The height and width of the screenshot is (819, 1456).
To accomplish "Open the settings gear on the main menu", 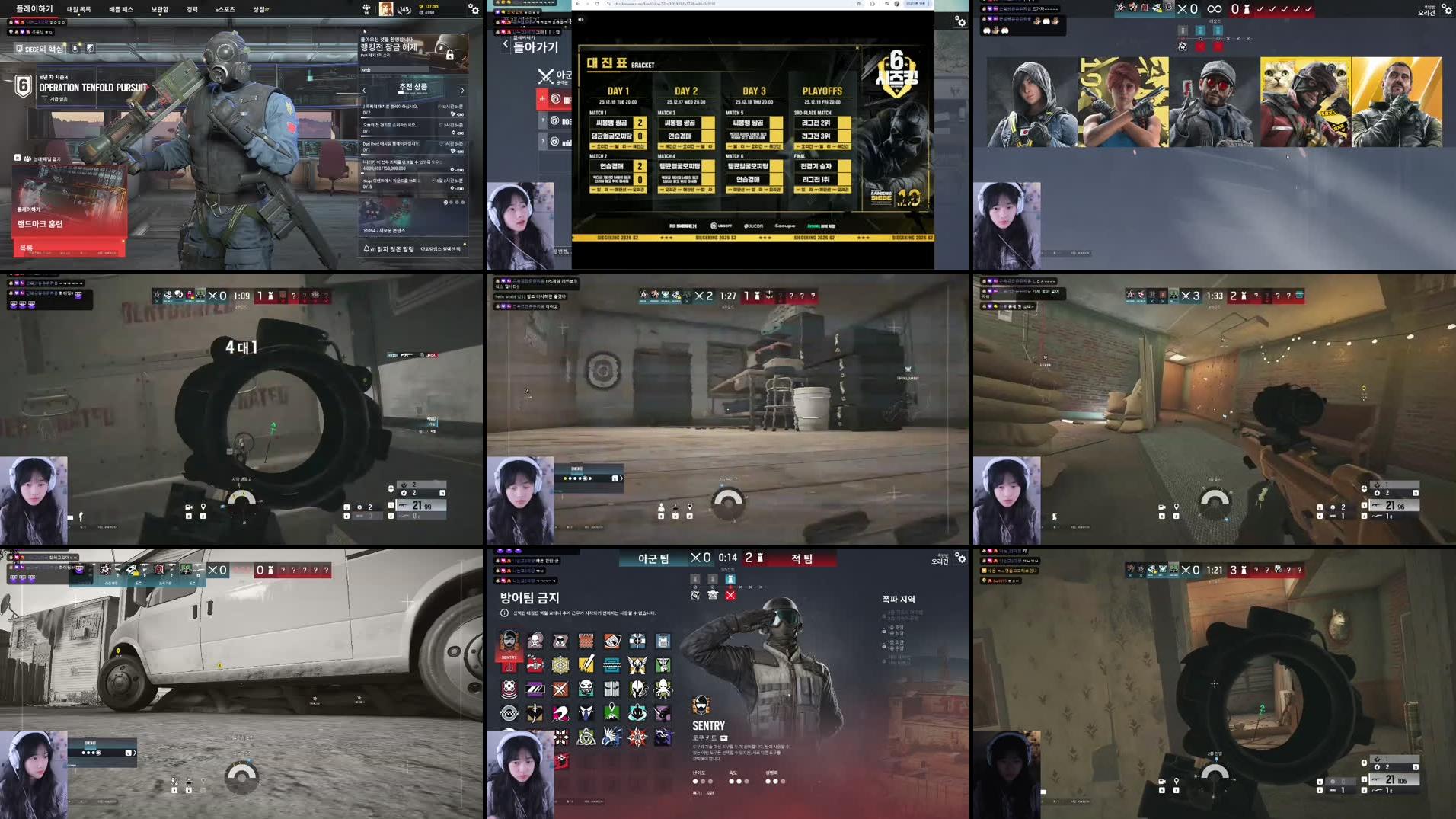I will coord(473,10).
